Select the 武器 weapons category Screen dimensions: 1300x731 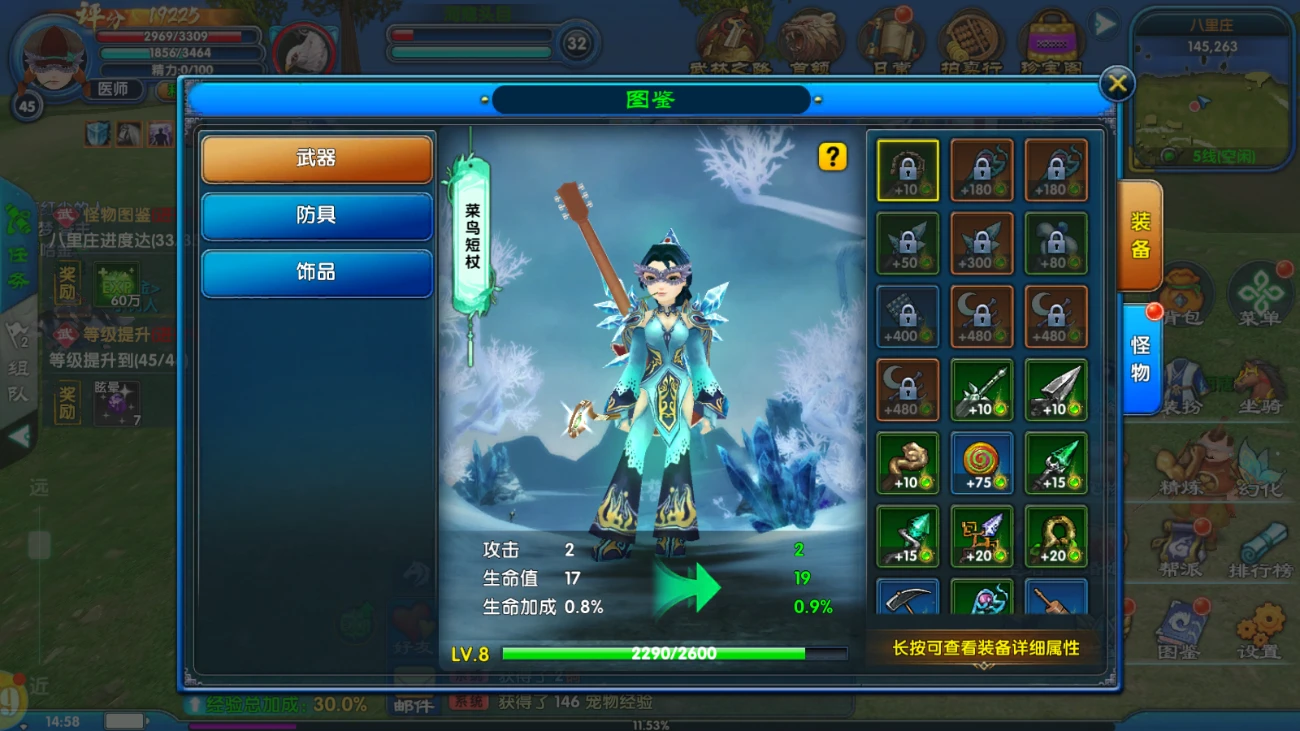[316, 160]
